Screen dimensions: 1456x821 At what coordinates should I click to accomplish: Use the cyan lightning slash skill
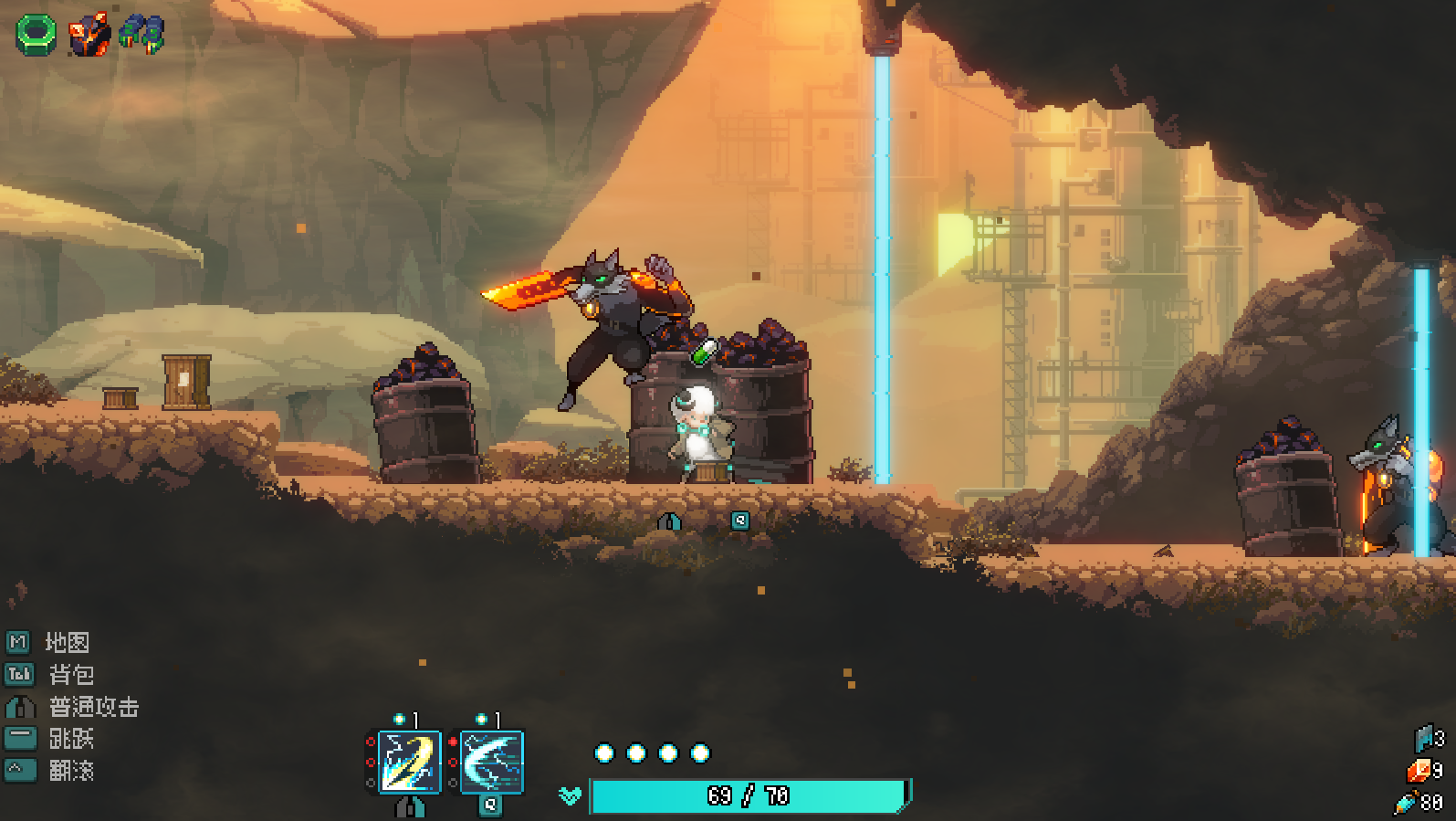pyautogui.click(x=492, y=762)
